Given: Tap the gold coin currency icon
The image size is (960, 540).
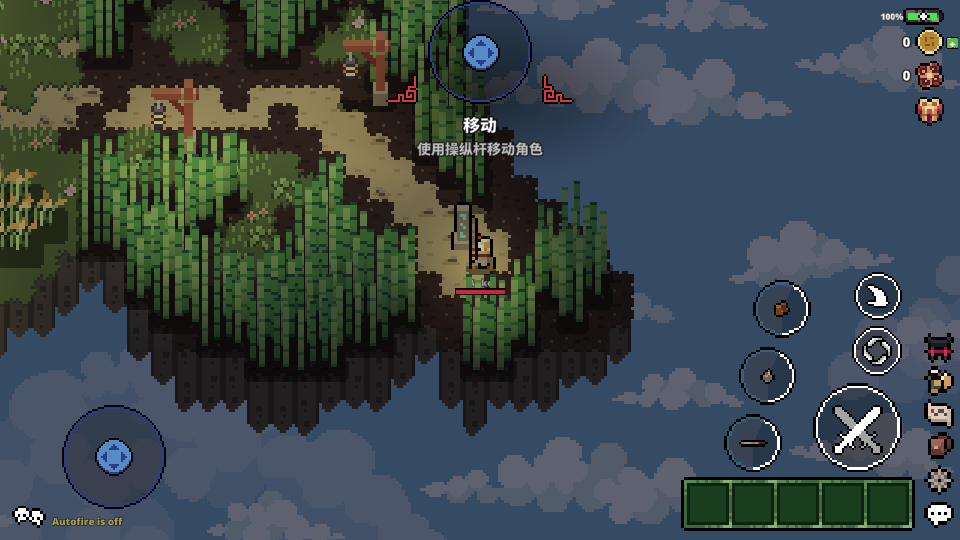Looking at the screenshot, I should click(x=930, y=42).
